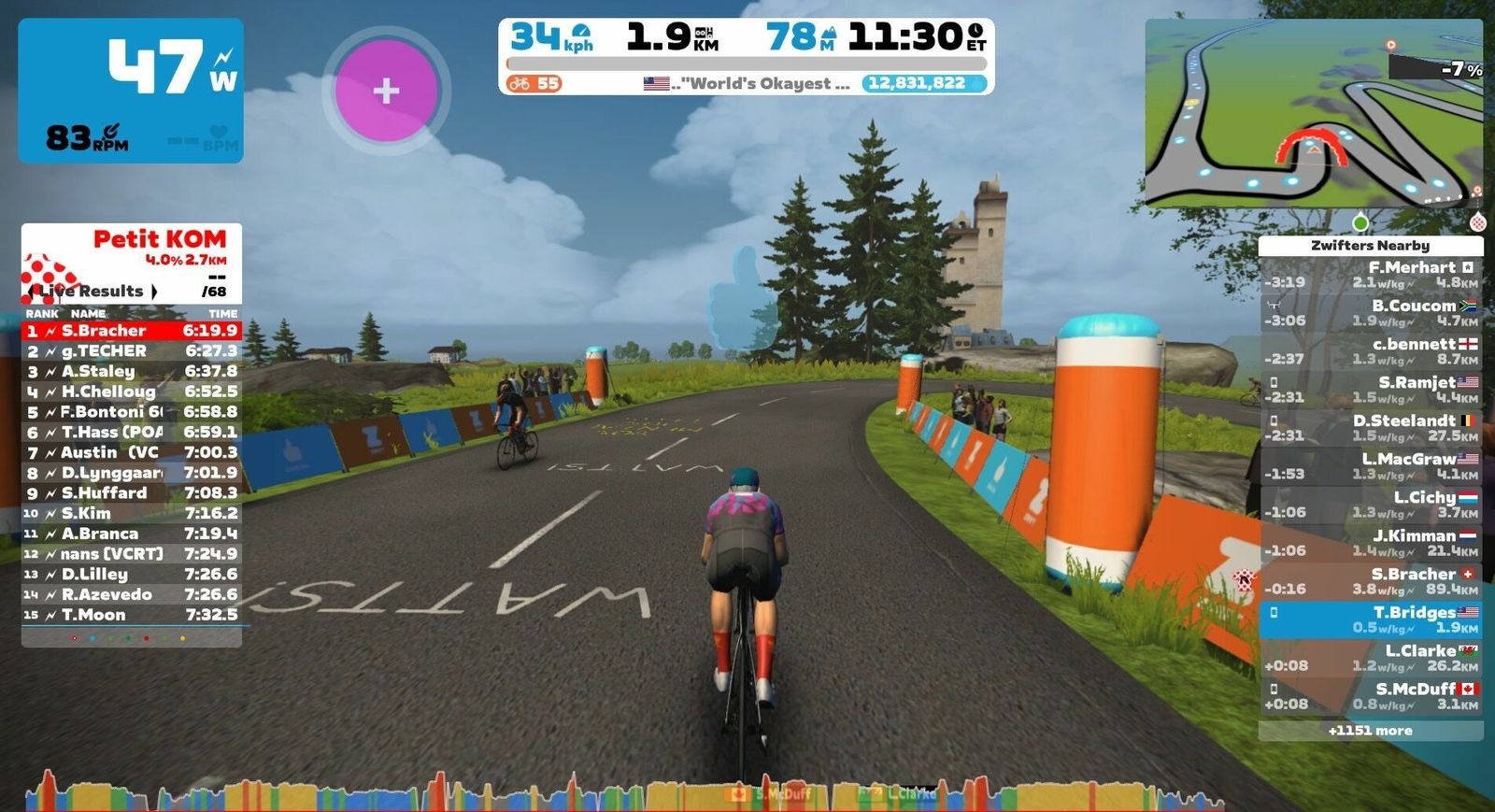Pick J.Kimman from nearby Zwifters
Viewport: 1495px width, 812px height.
(x=1370, y=543)
